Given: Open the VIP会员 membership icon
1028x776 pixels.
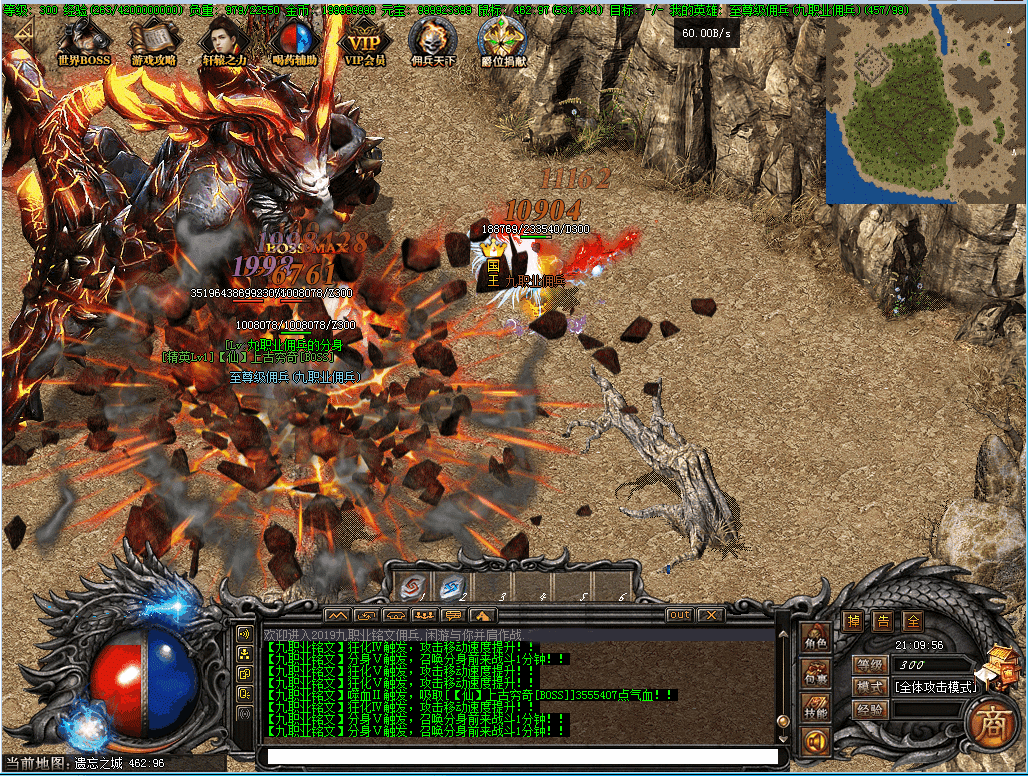Looking at the screenshot, I should 364,42.
